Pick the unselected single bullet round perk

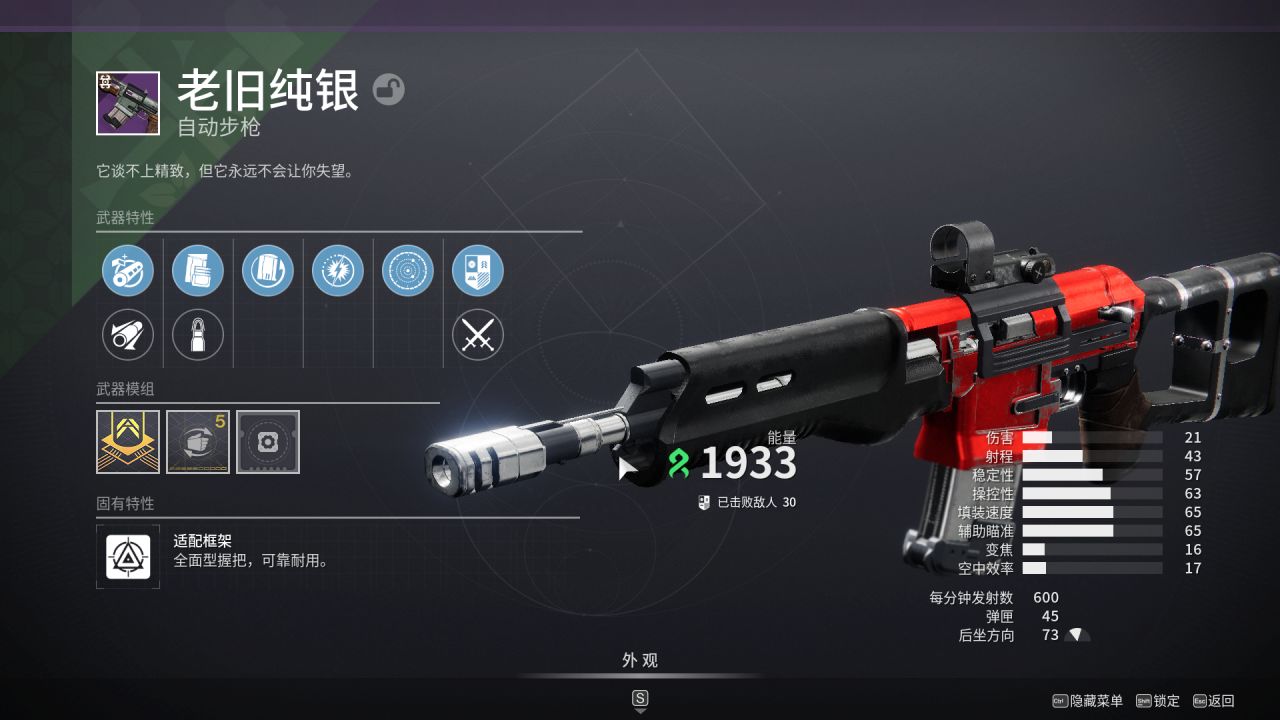pyautogui.click(x=198, y=335)
